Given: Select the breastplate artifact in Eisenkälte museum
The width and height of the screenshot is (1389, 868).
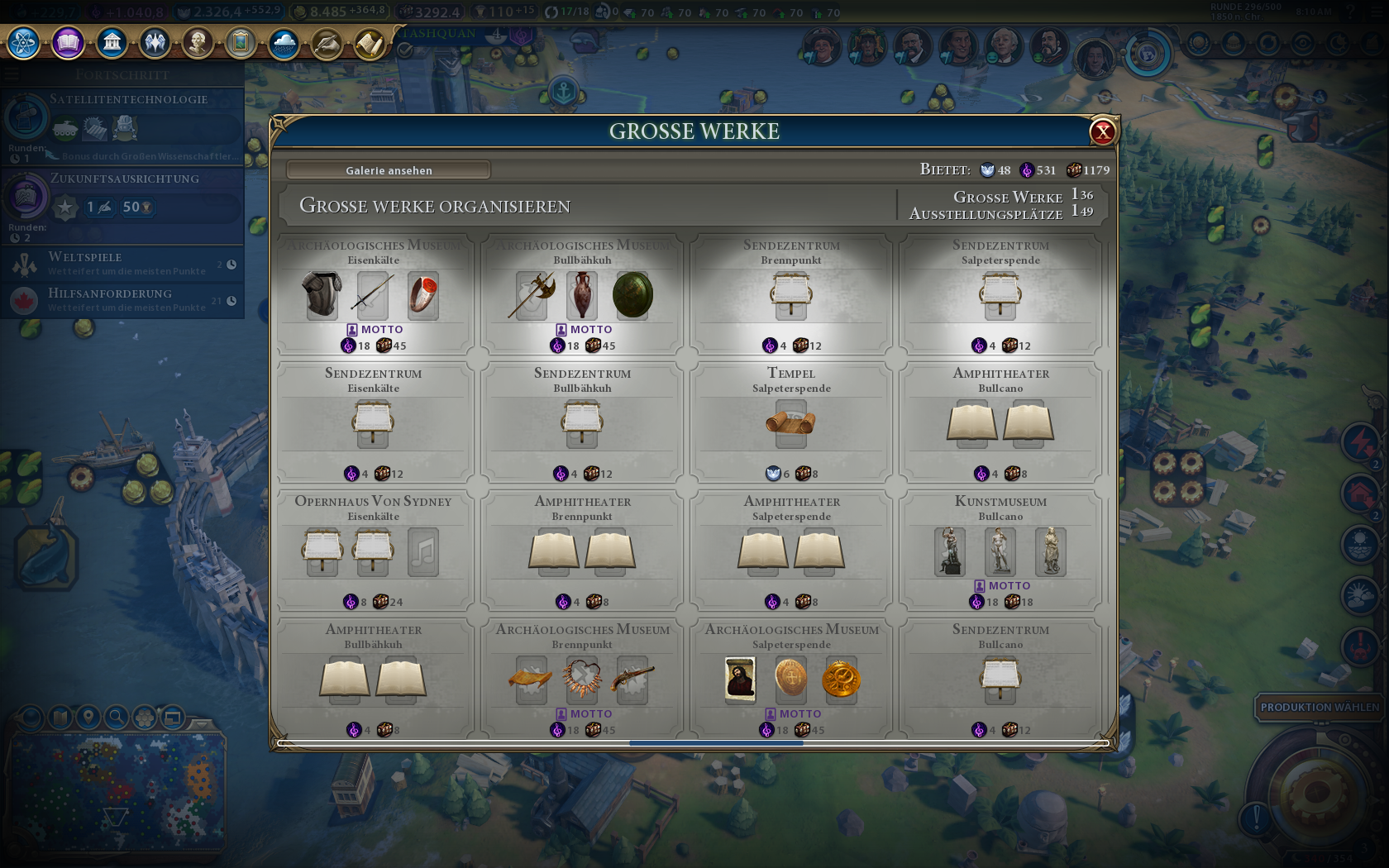Looking at the screenshot, I should click(322, 295).
